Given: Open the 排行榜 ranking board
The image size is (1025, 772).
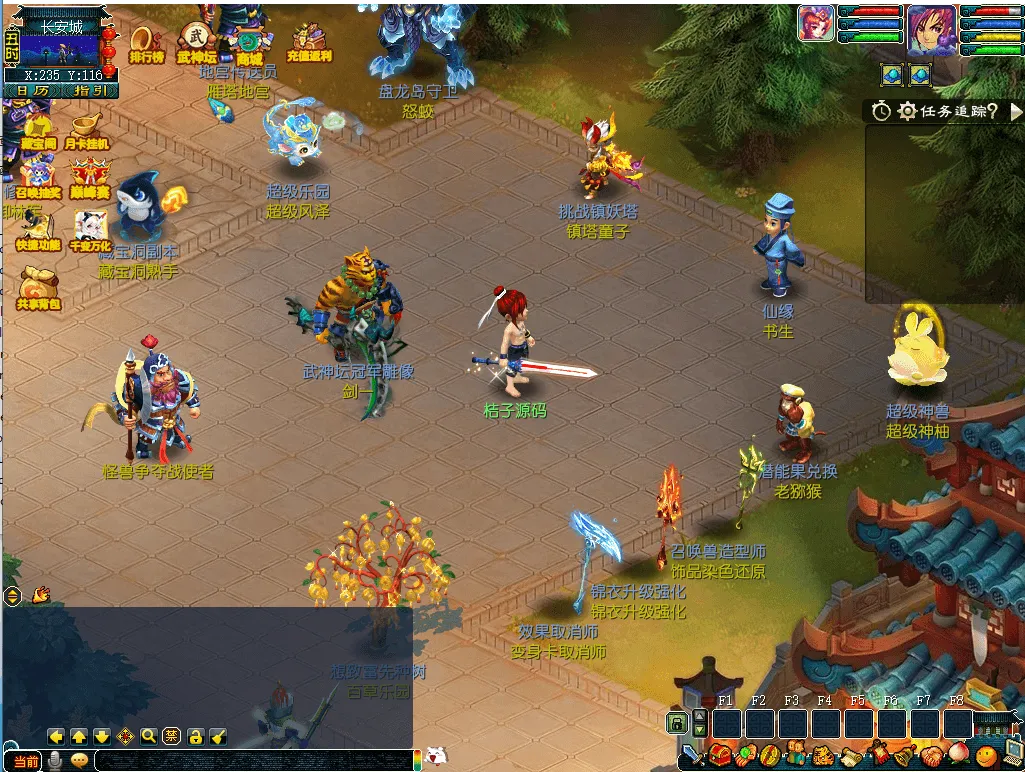Looking at the screenshot, I should [x=146, y=43].
